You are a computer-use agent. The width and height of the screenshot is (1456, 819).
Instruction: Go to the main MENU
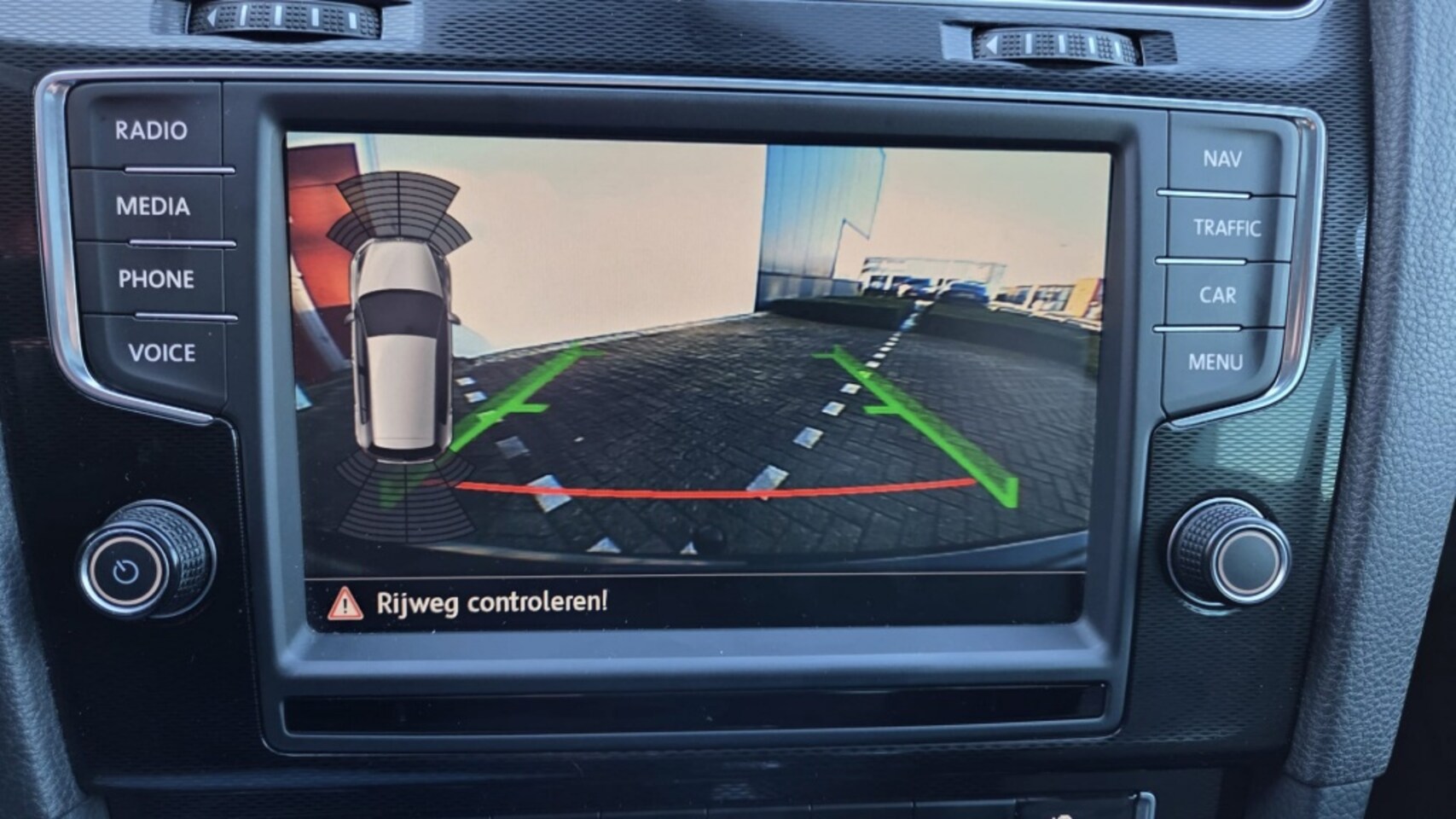(x=1215, y=363)
